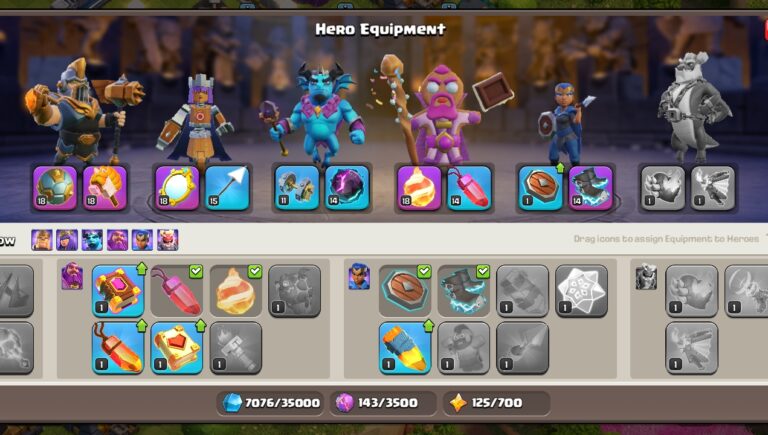Click the blue Shiny Ore counter

273,403
